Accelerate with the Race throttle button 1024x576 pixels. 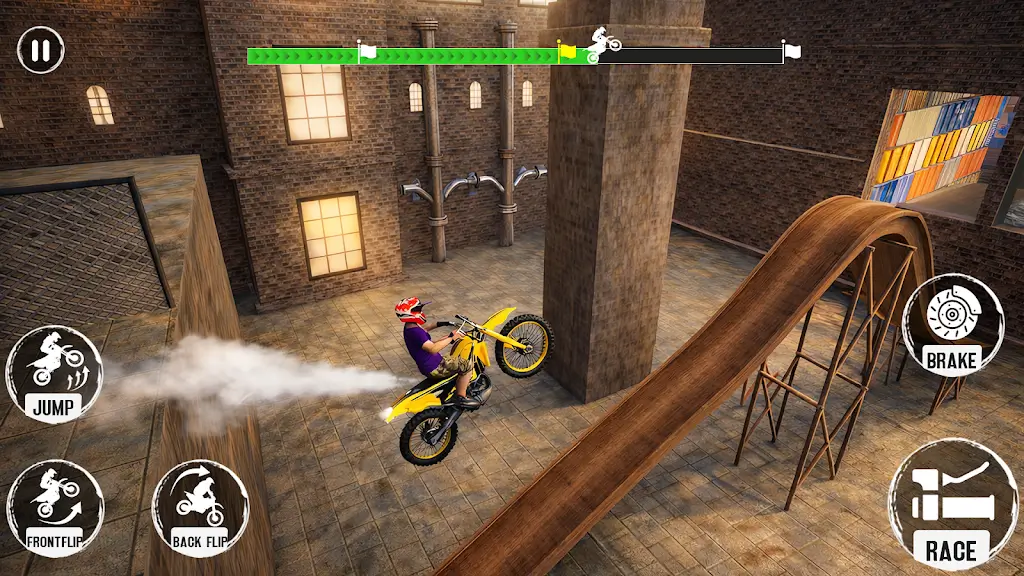click(949, 504)
